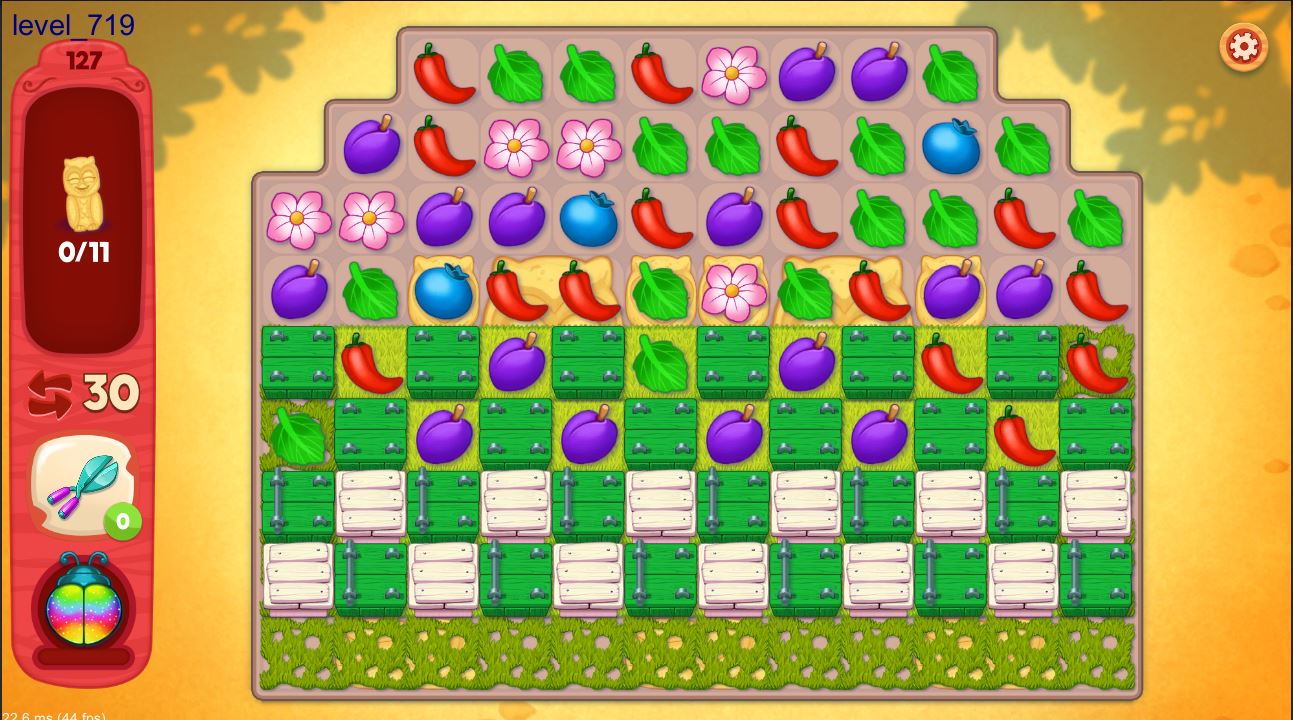Select the pink flower on the golden tile

click(732, 291)
